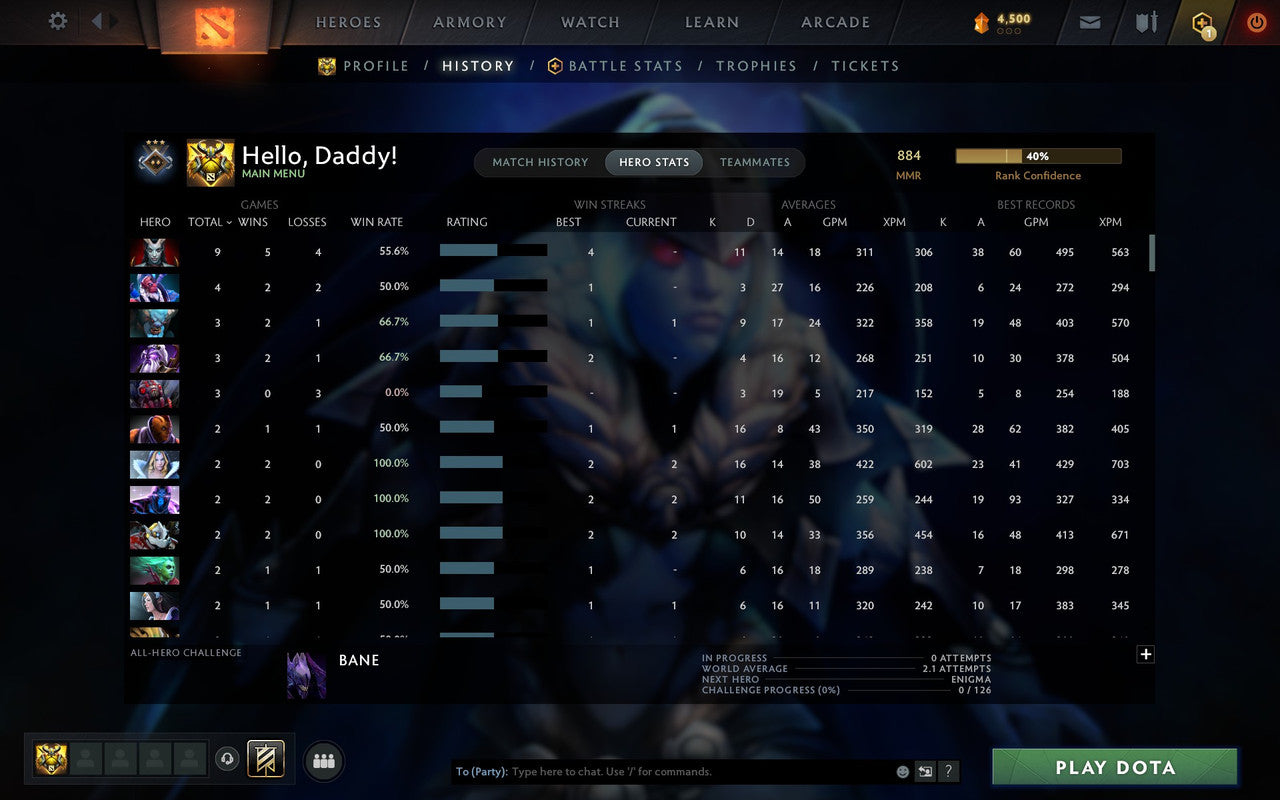Screen dimensions: 1280x800
Task: Open the friends list via three-person icon
Action: pos(323,760)
